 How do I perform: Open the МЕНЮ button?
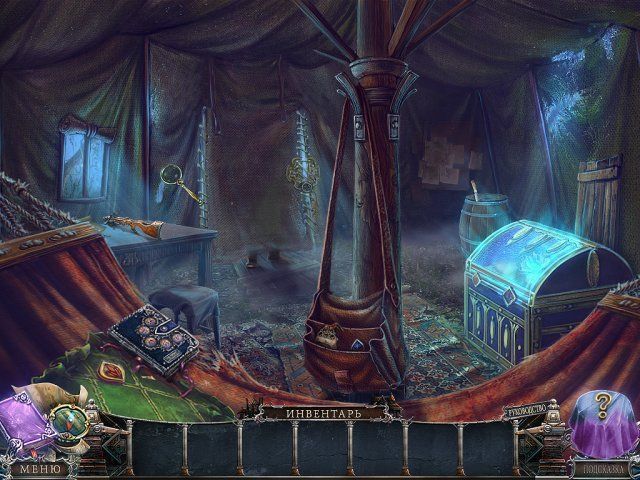[39, 468]
